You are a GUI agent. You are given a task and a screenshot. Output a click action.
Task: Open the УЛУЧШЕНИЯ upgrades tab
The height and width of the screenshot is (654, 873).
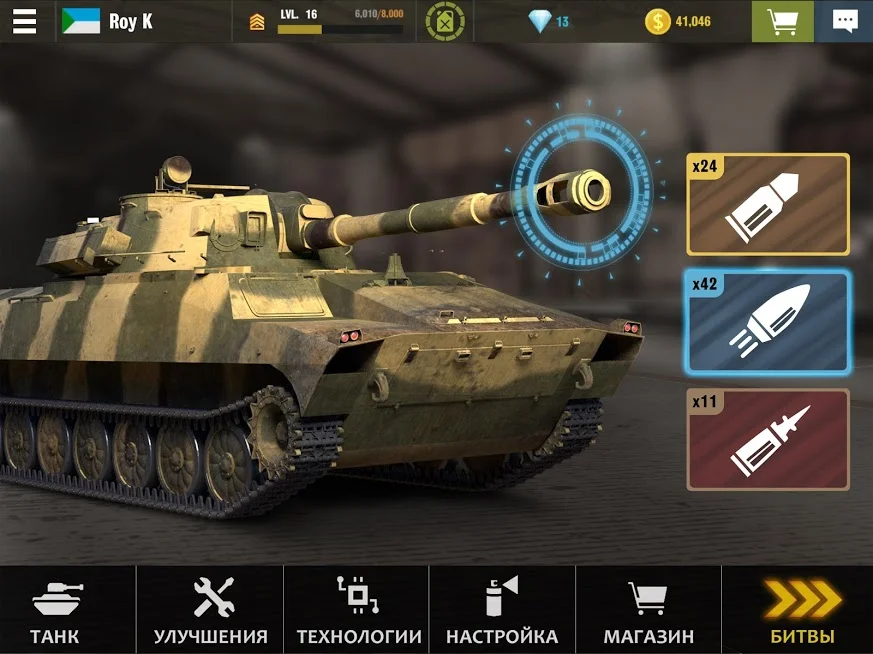point(211,610)
